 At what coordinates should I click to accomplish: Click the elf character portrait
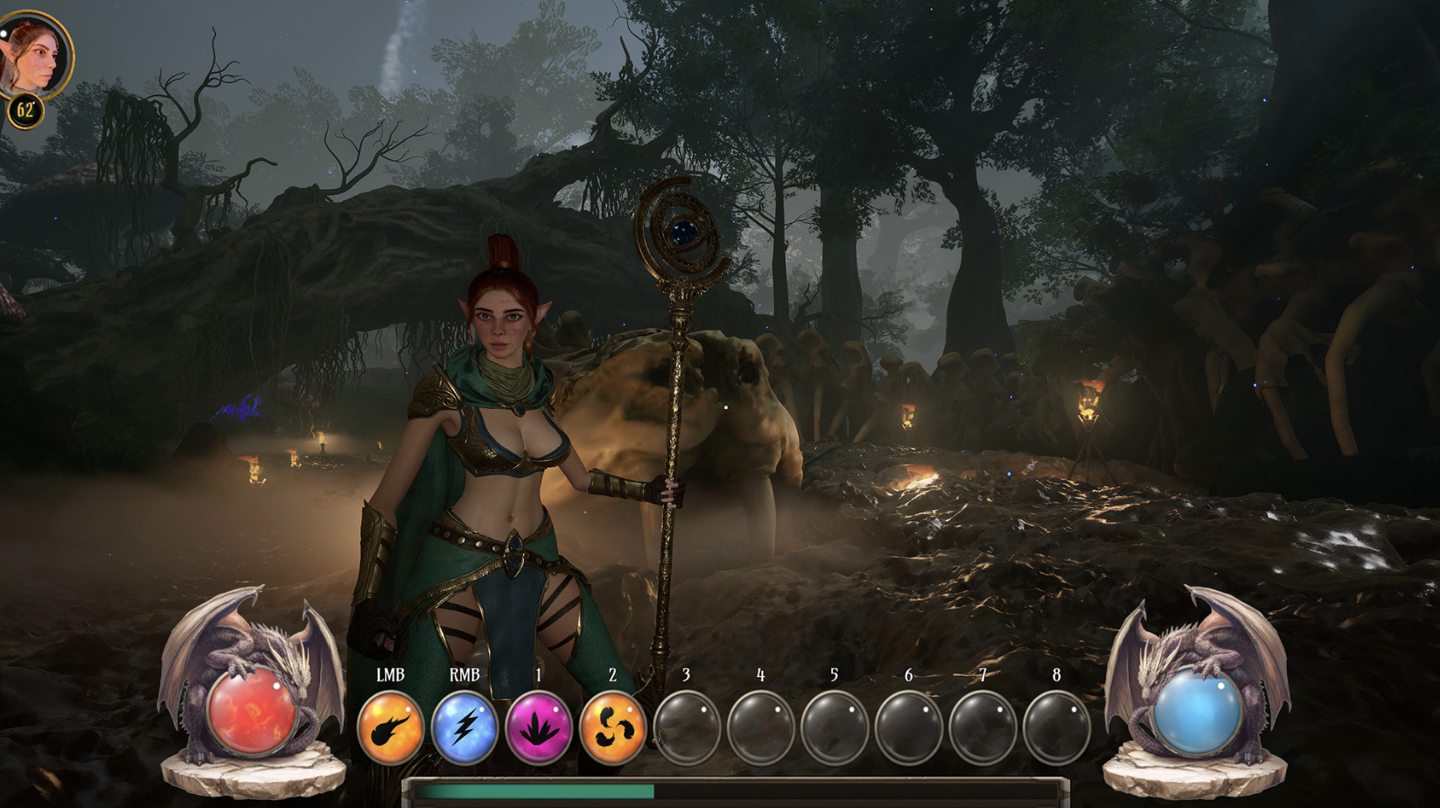pos(36,53)
